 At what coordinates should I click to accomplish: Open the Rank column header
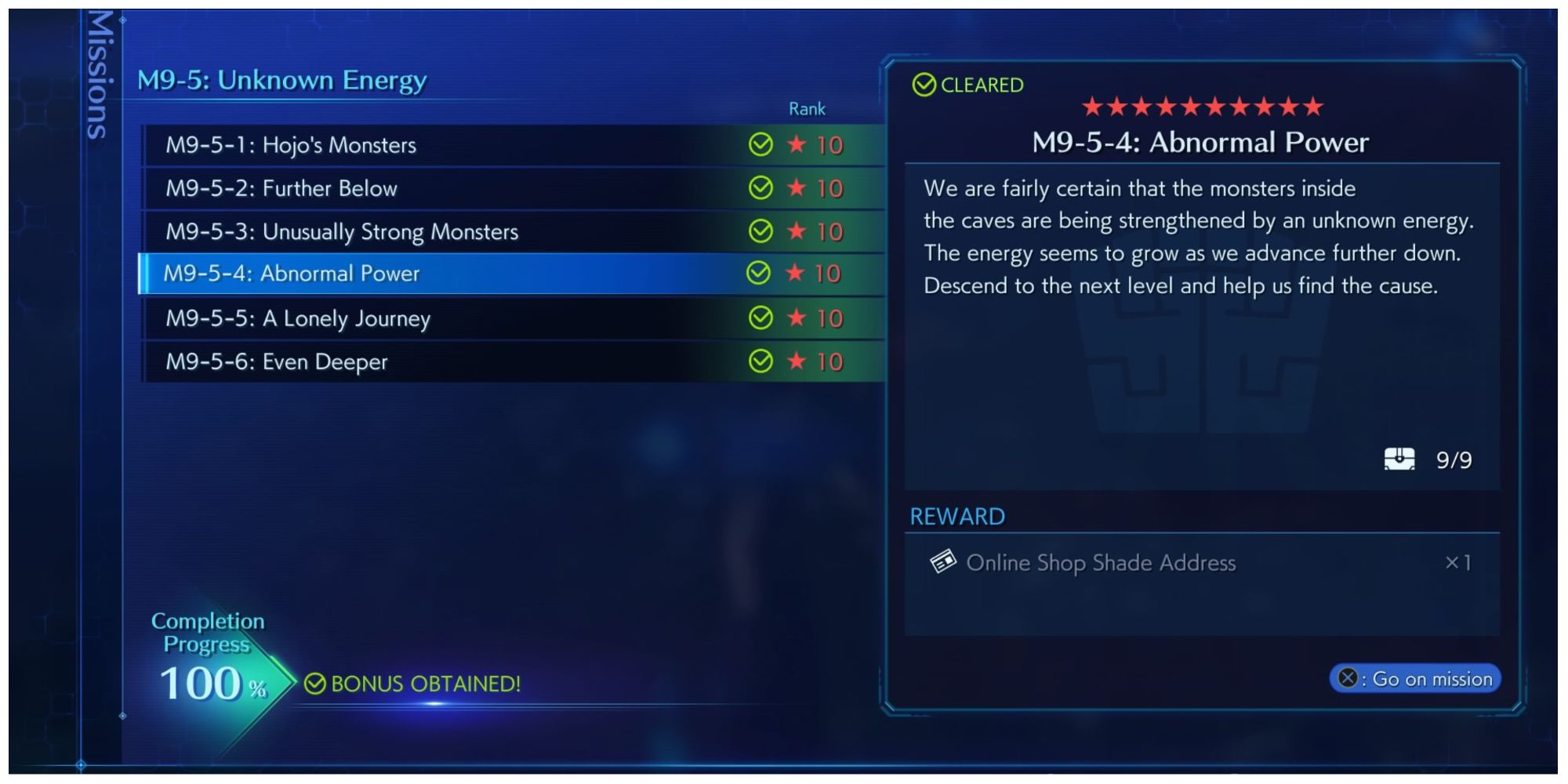(807, 109)
